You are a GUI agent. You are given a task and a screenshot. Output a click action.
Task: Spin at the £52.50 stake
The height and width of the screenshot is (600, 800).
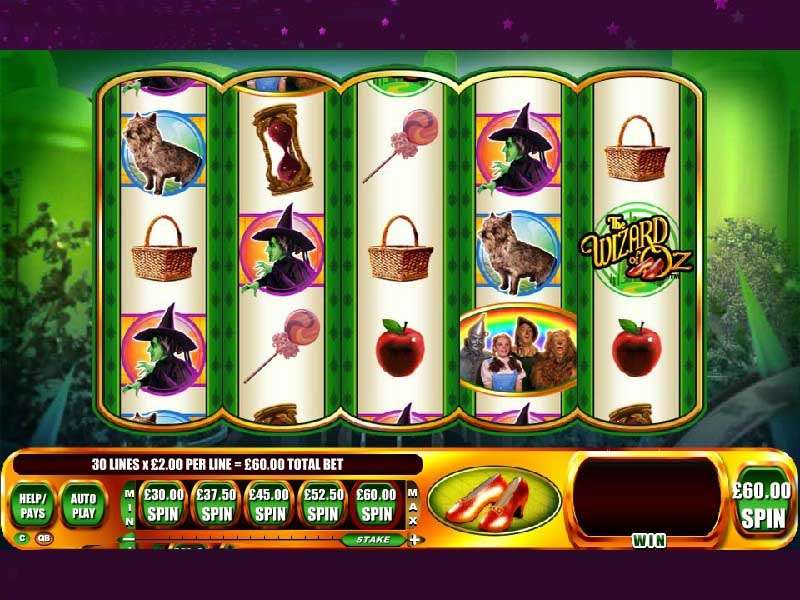pyautogui.click(x=322, y=503)
